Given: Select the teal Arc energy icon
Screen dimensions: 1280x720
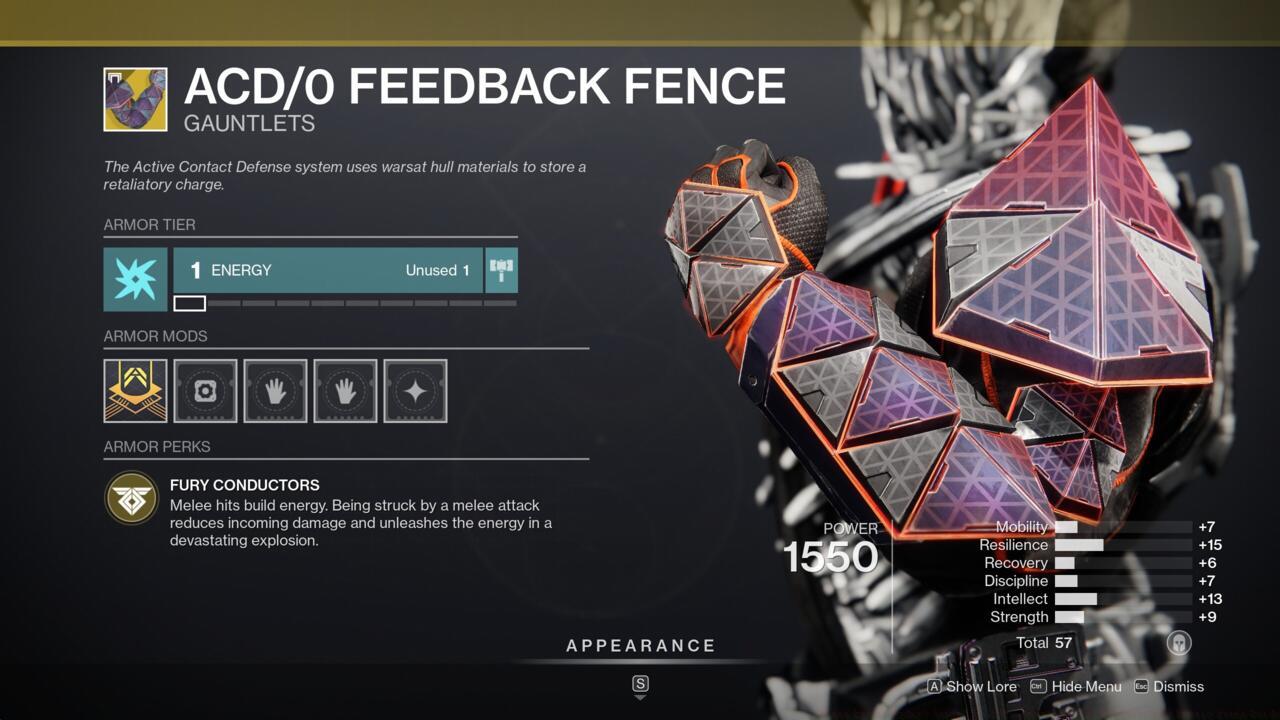Looking at the screenshot, I should point(135,269).
